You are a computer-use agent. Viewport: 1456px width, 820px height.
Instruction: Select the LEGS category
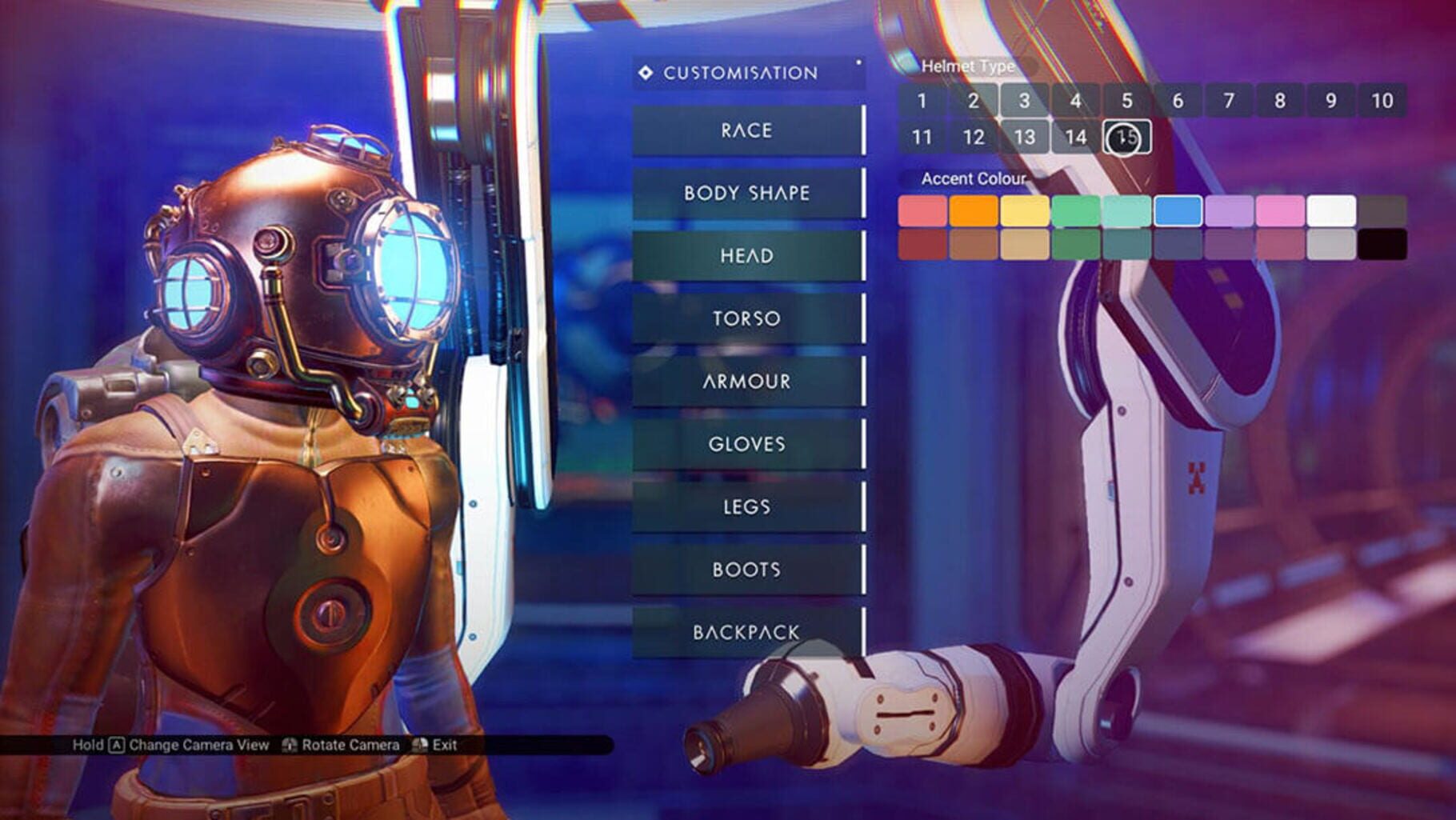tap(748, 506)
